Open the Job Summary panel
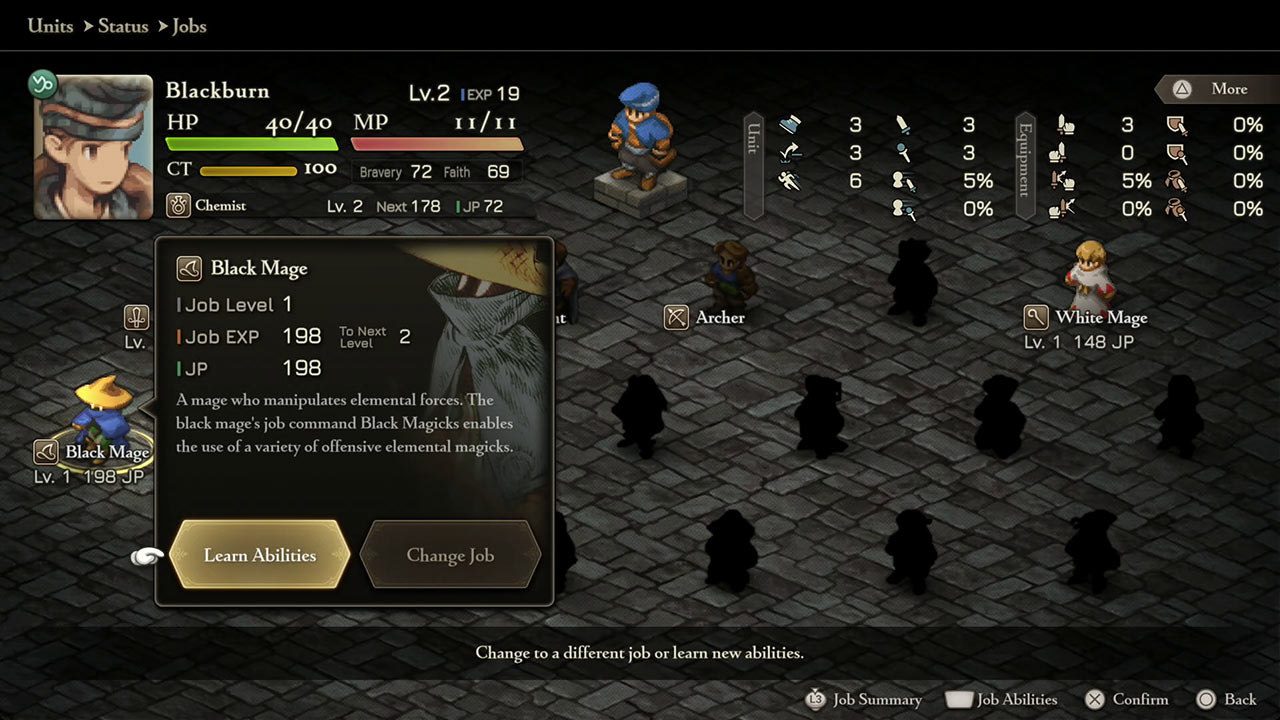Image resolution: width=1280 pixels, height=720 pixels. click(864, 700)
